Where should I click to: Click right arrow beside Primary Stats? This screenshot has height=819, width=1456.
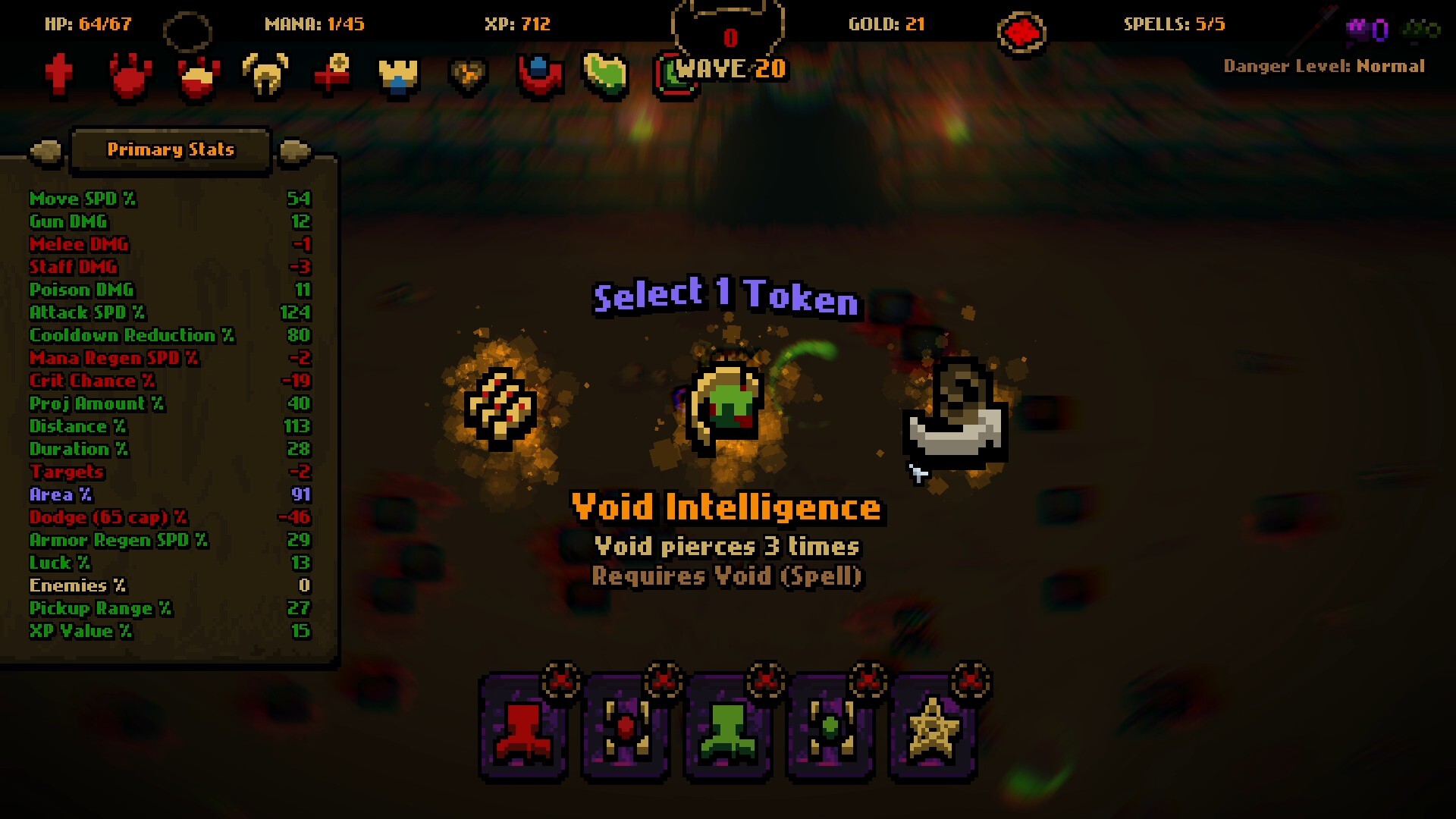click(294, 150)
